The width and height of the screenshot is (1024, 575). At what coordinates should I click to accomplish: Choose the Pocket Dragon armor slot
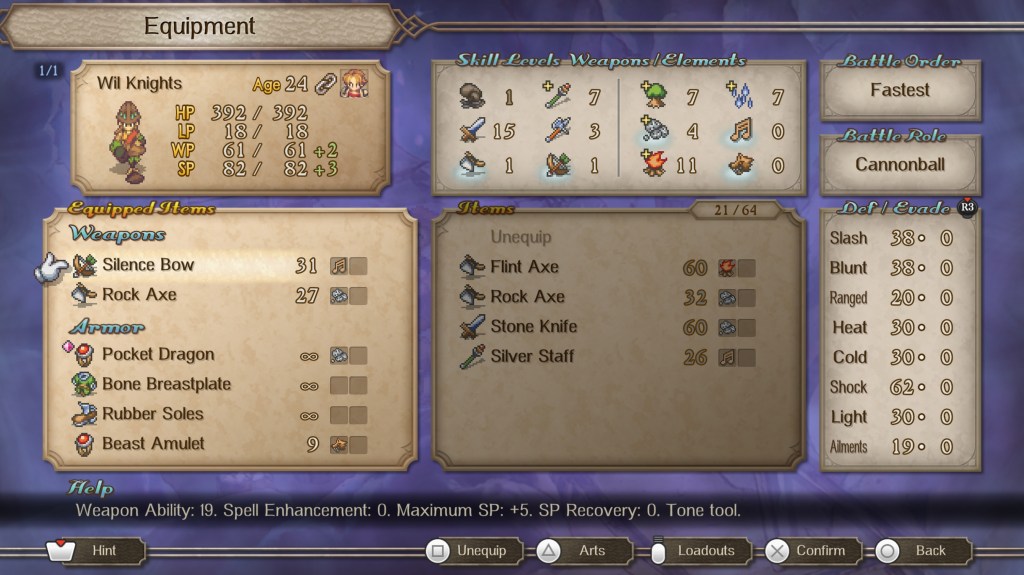coord(157,355)
